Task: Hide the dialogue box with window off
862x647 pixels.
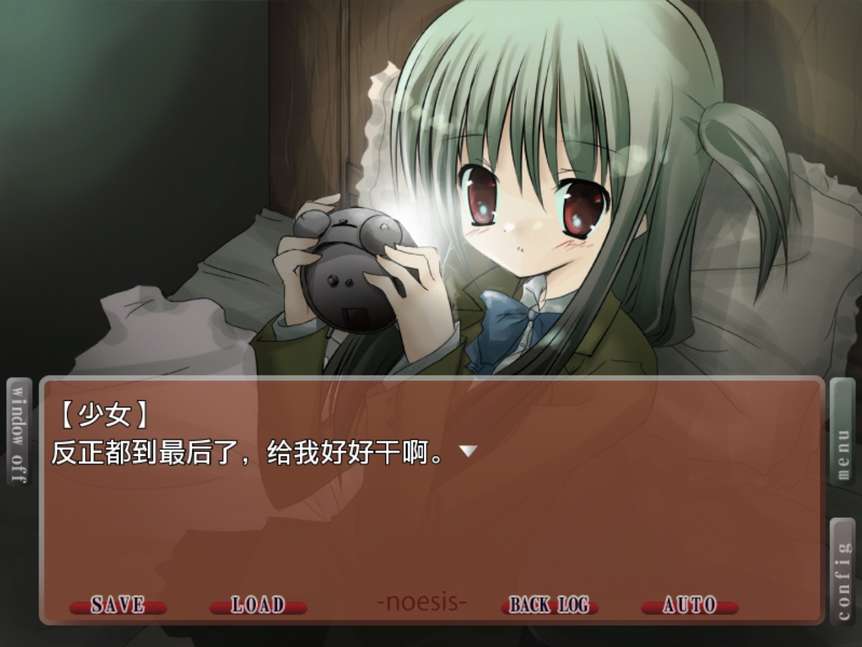Action: (19, 432)
